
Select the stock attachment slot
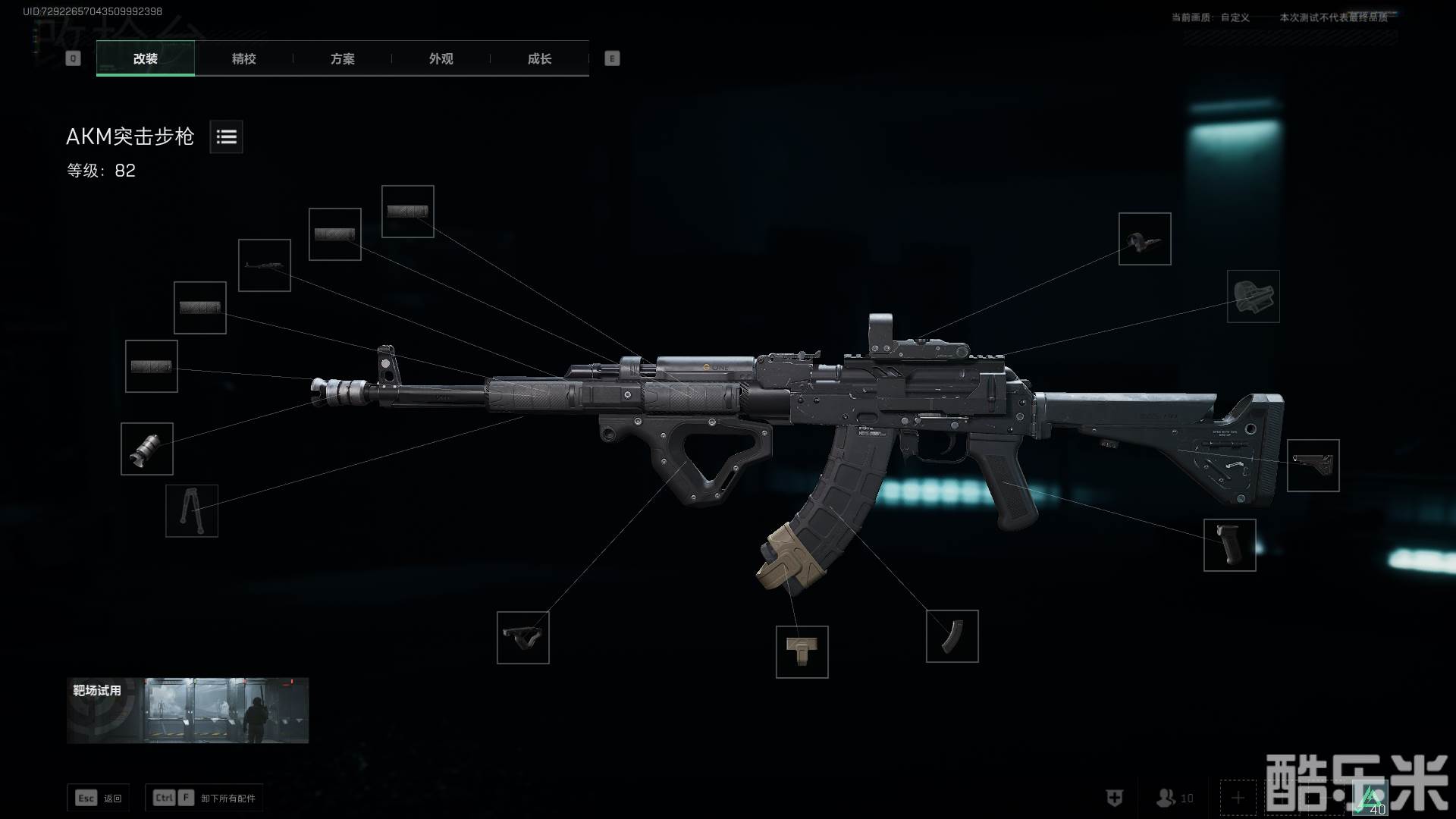coord(1313,466)
